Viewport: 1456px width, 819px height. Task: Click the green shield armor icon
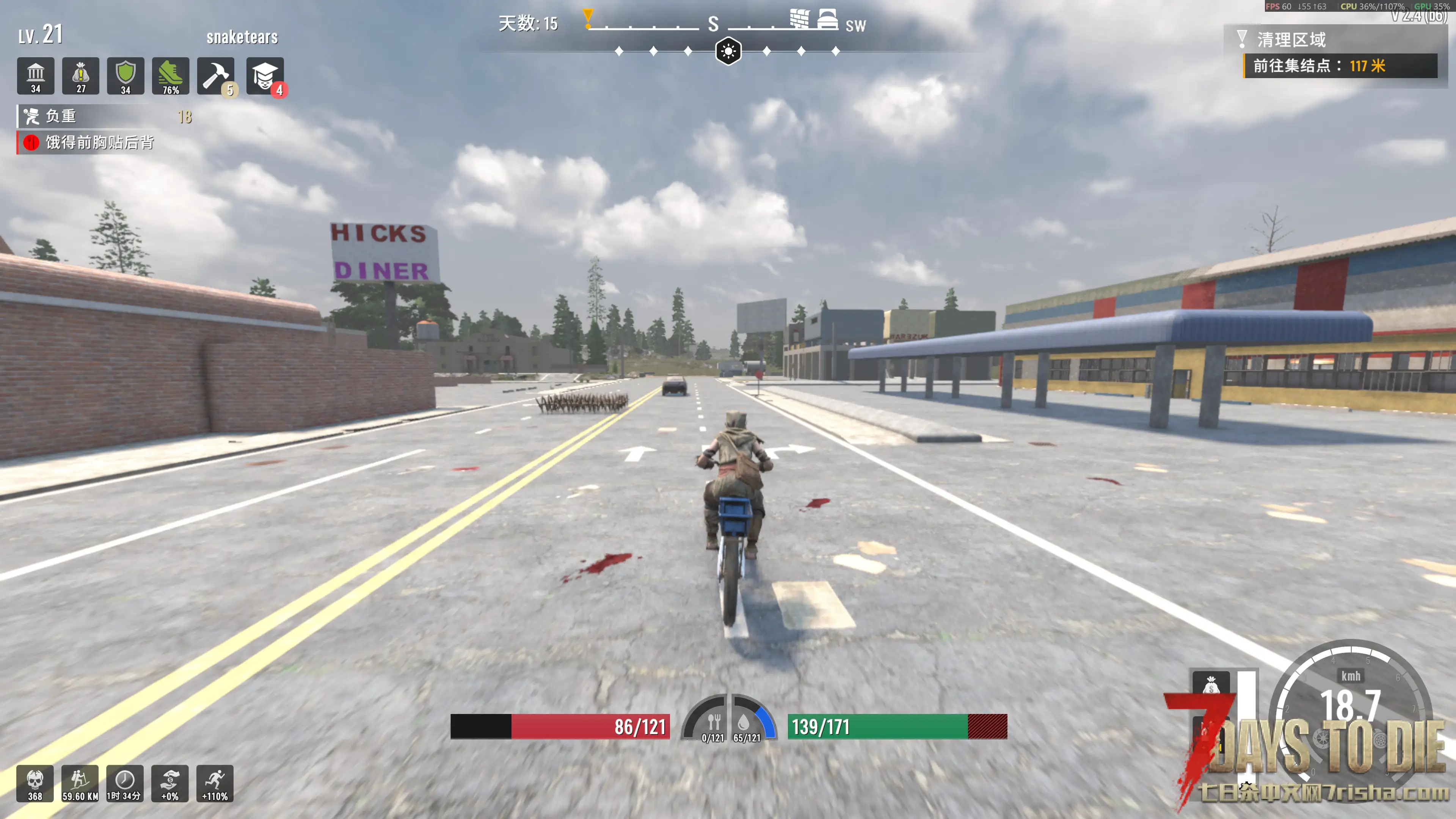pyautogui.click(x=126, y=76)
